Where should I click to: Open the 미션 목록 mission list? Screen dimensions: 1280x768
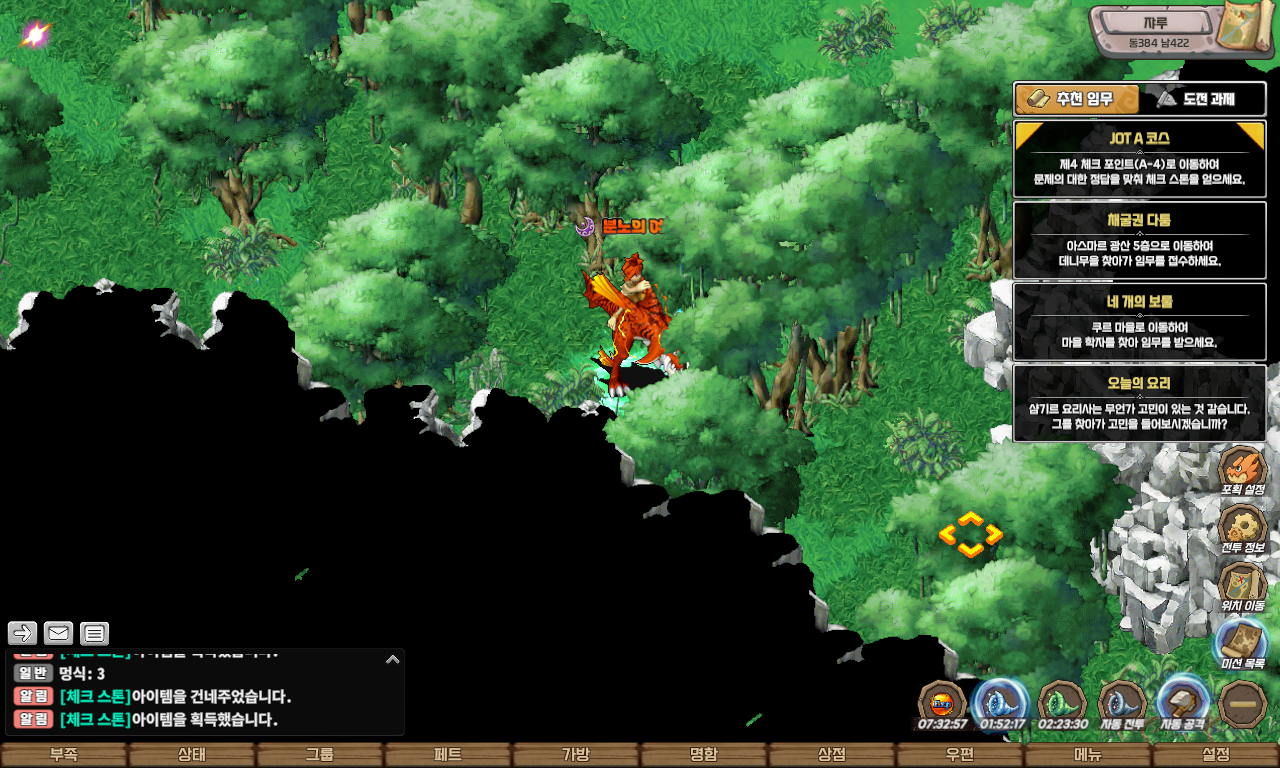pyautogui.click(x=1243, y=645)
